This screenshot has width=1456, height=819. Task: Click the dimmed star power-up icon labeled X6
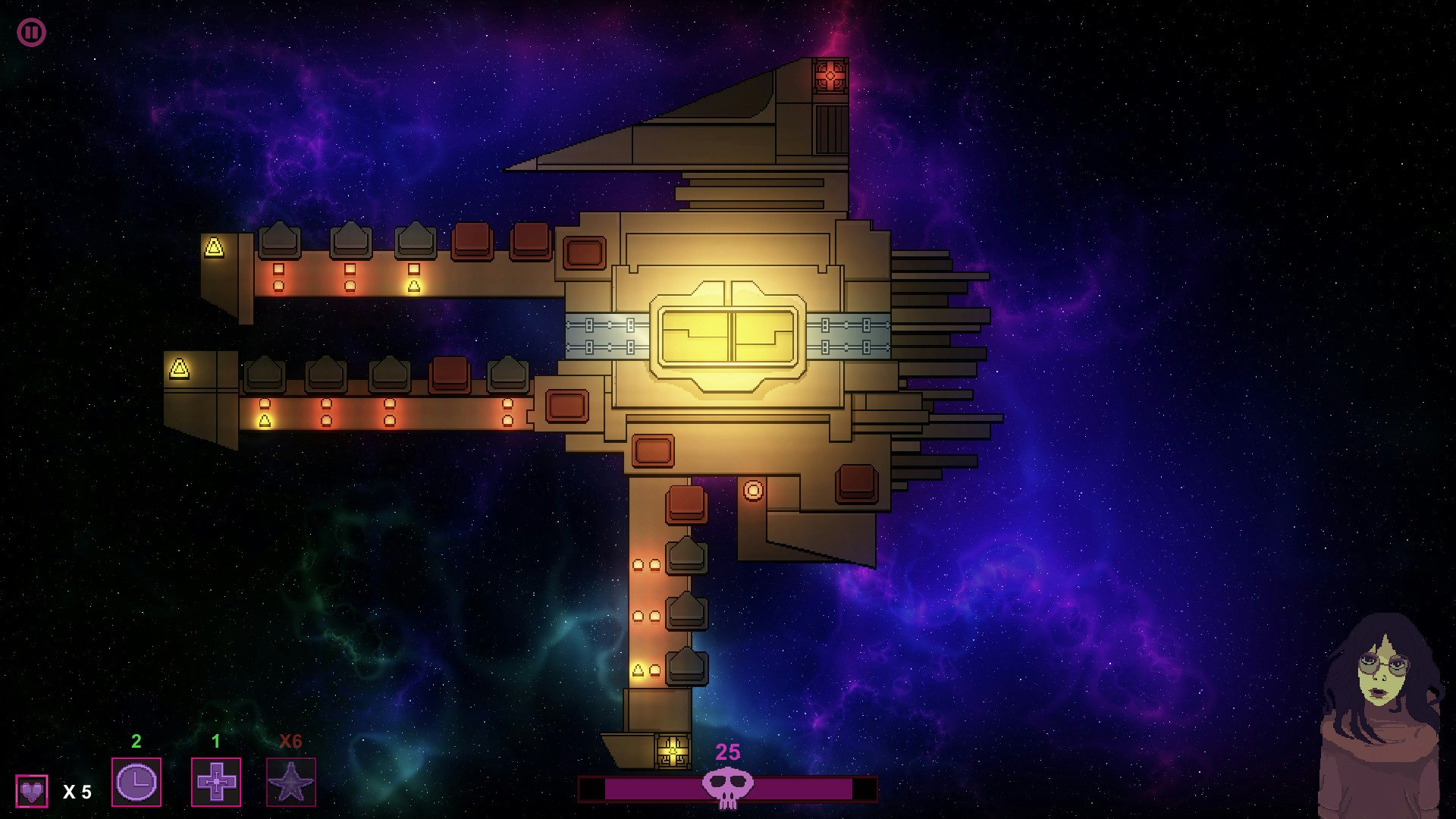coord(290,783)
